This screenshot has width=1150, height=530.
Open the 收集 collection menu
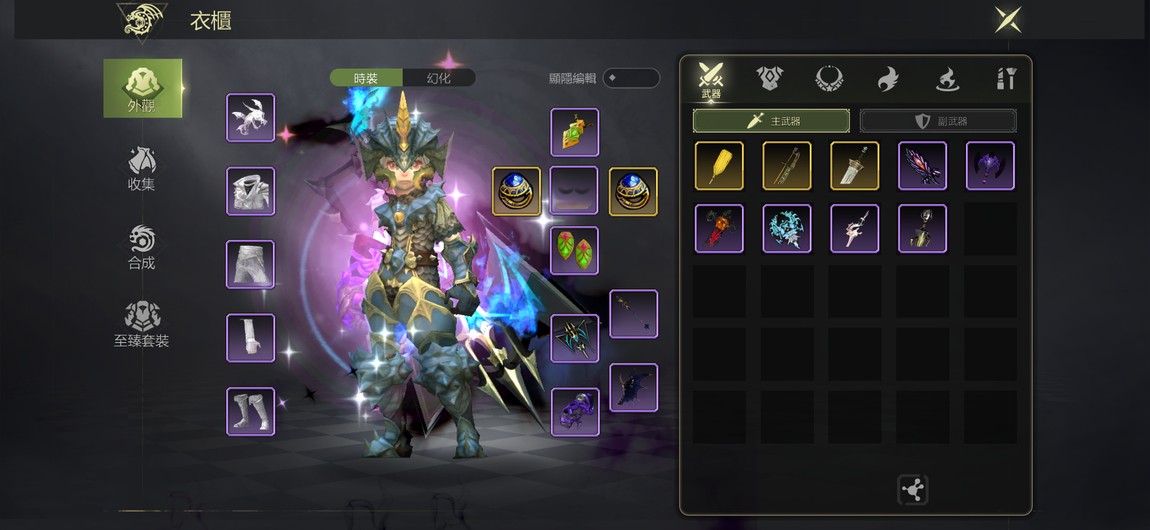coord(141,168)
